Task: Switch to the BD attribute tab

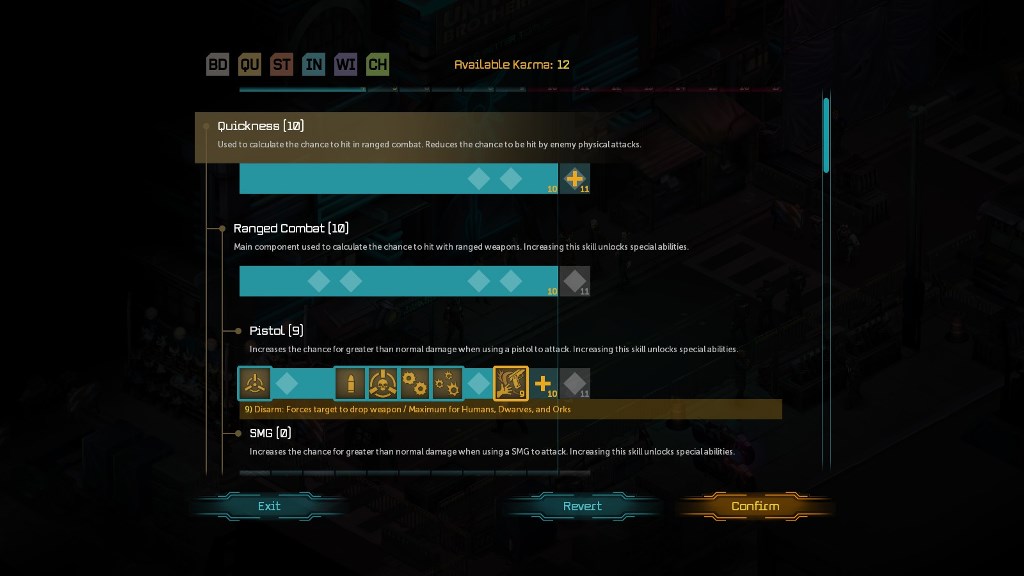Action: (218, 65)
